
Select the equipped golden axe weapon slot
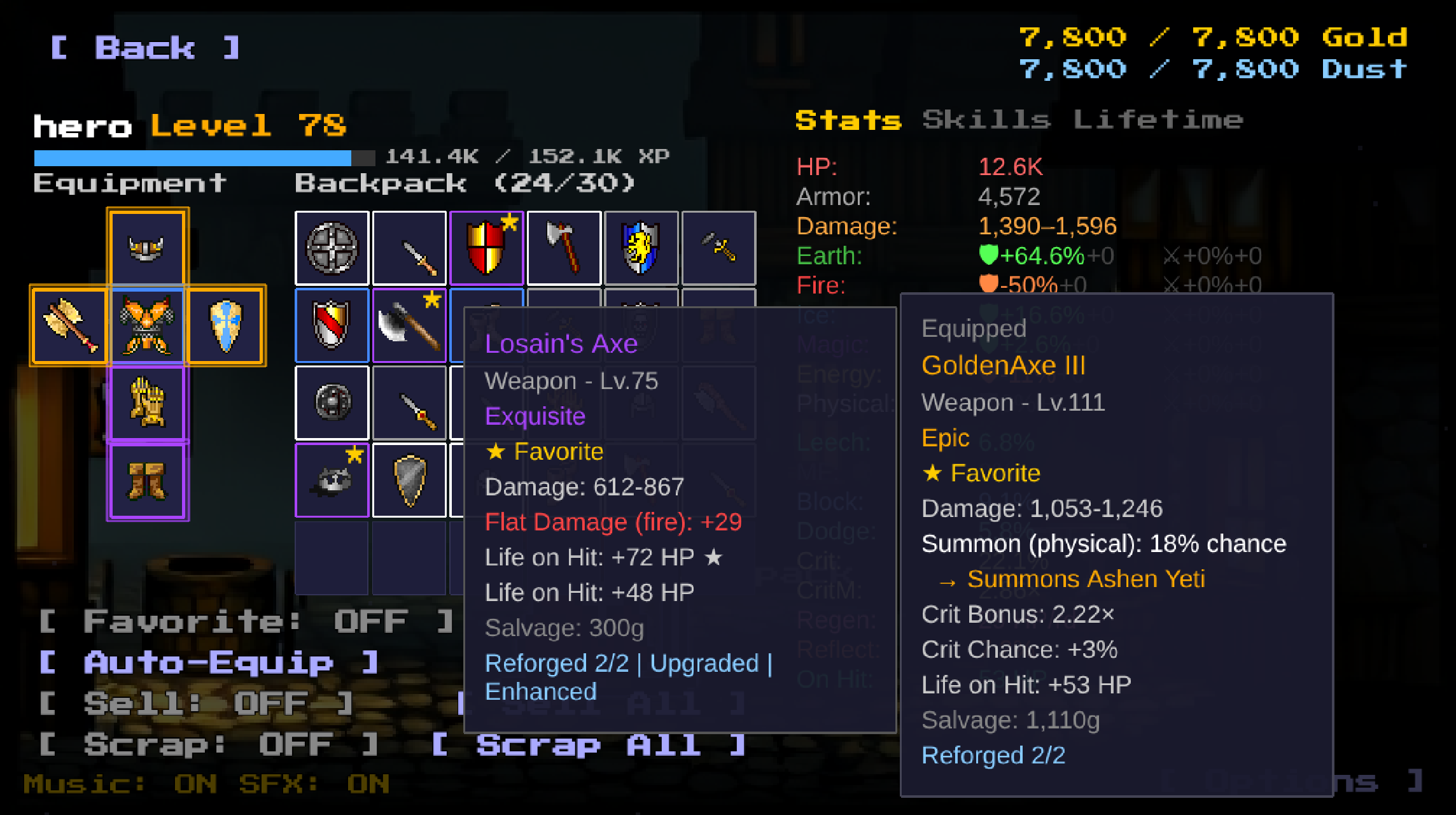(69, 326)
